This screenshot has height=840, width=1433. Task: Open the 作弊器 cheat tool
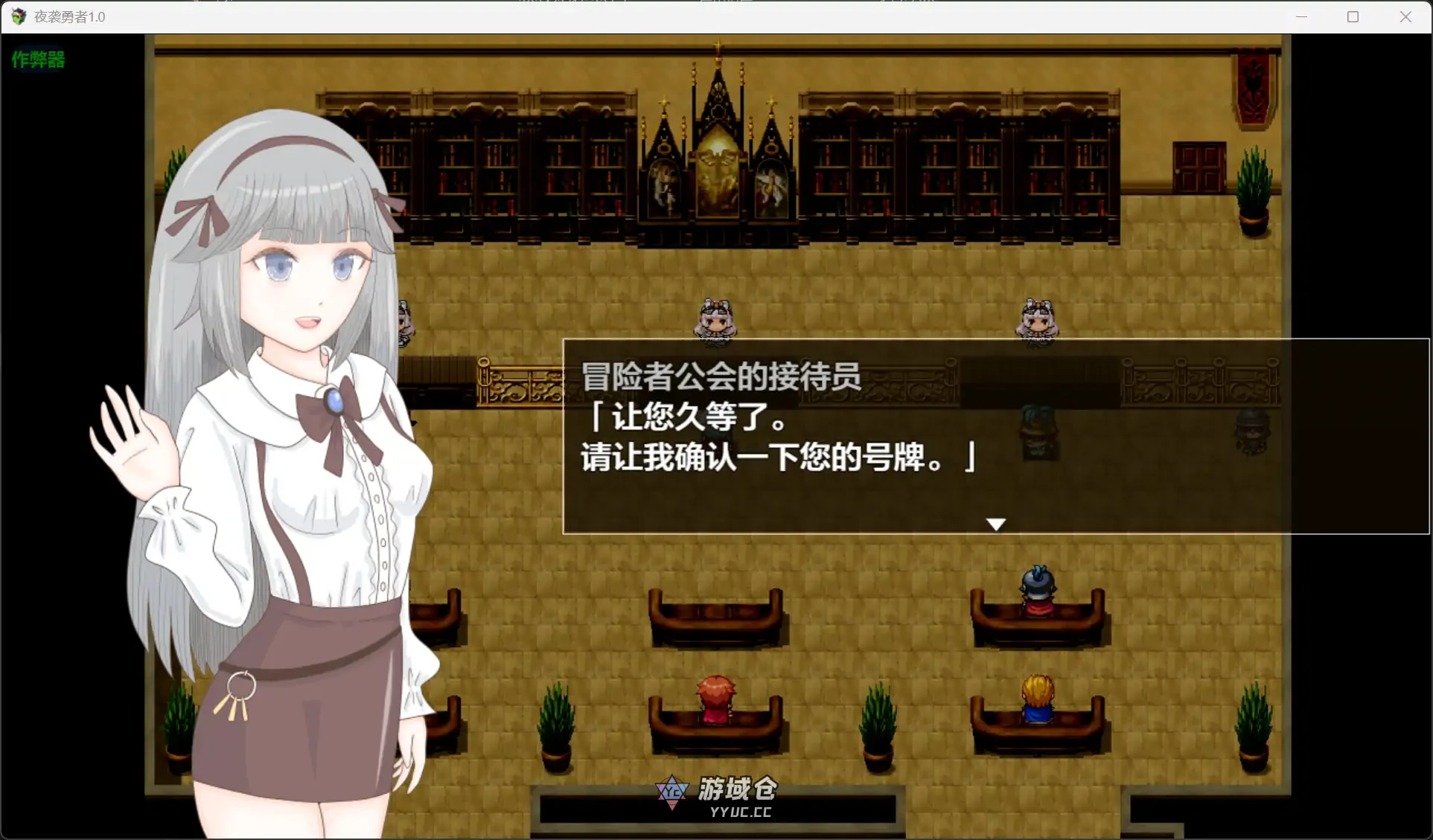[x=37, y=60]
